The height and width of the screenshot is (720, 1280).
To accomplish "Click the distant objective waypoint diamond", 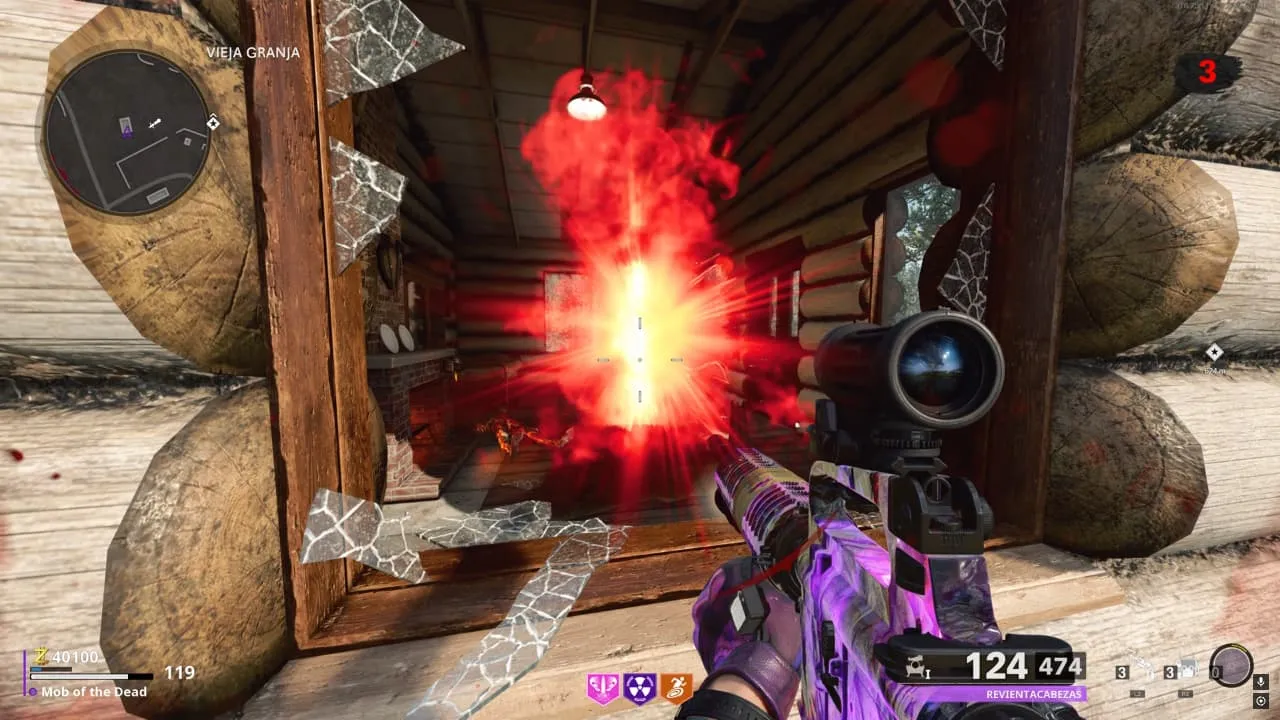I will point(1214,352).
